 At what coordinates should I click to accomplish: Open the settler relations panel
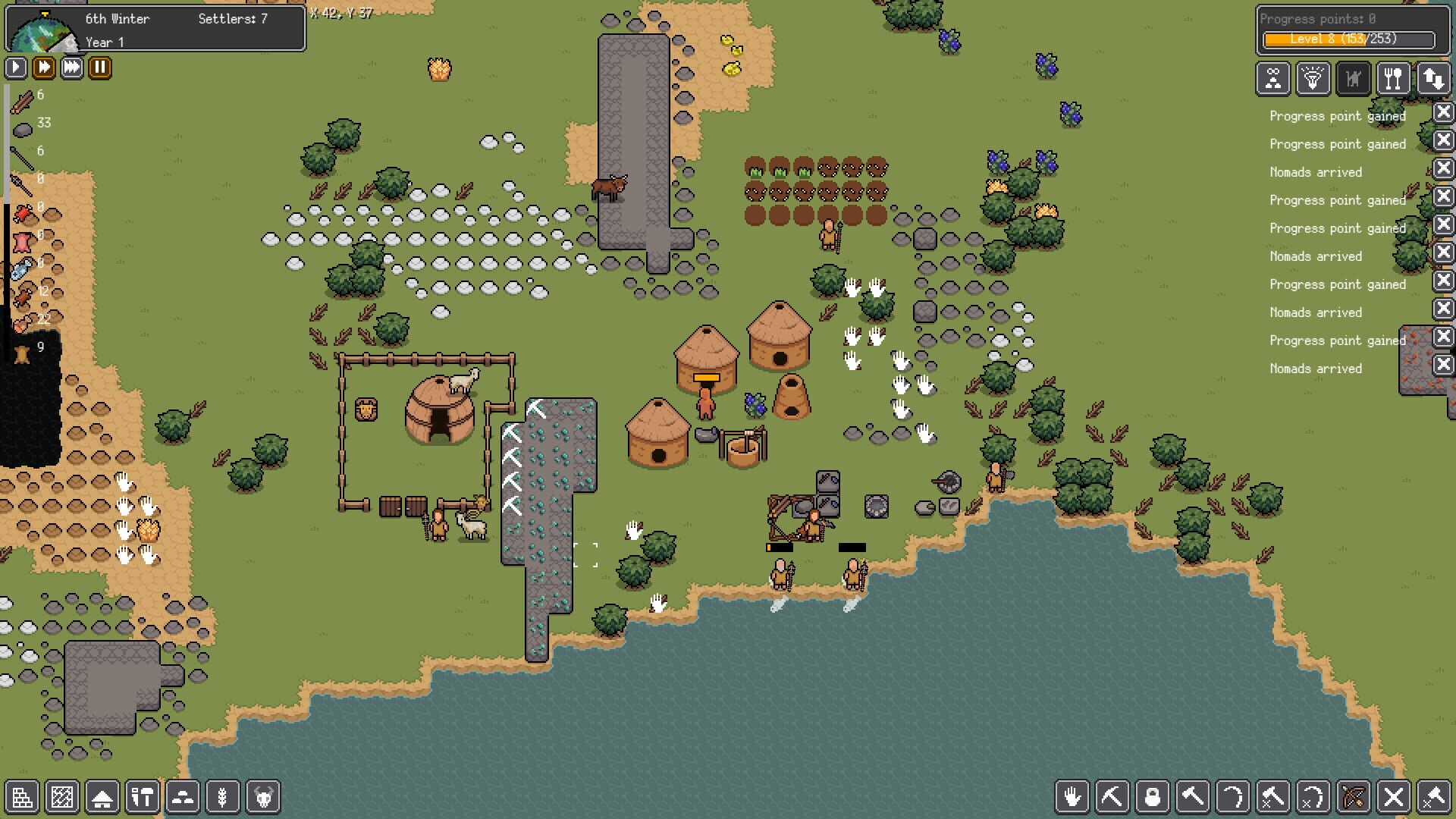click(1272, 78)
